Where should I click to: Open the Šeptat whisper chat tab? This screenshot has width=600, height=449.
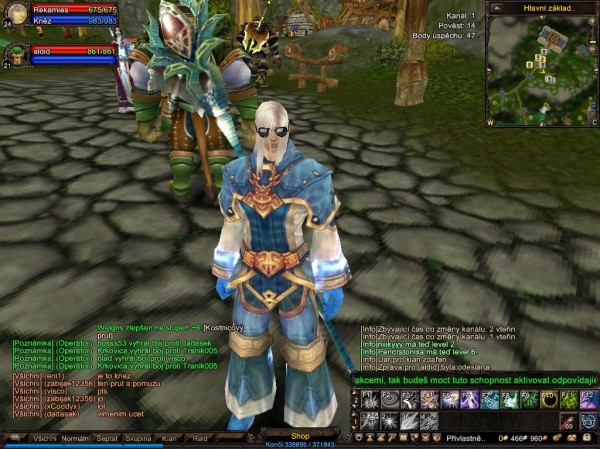(107, 438)
